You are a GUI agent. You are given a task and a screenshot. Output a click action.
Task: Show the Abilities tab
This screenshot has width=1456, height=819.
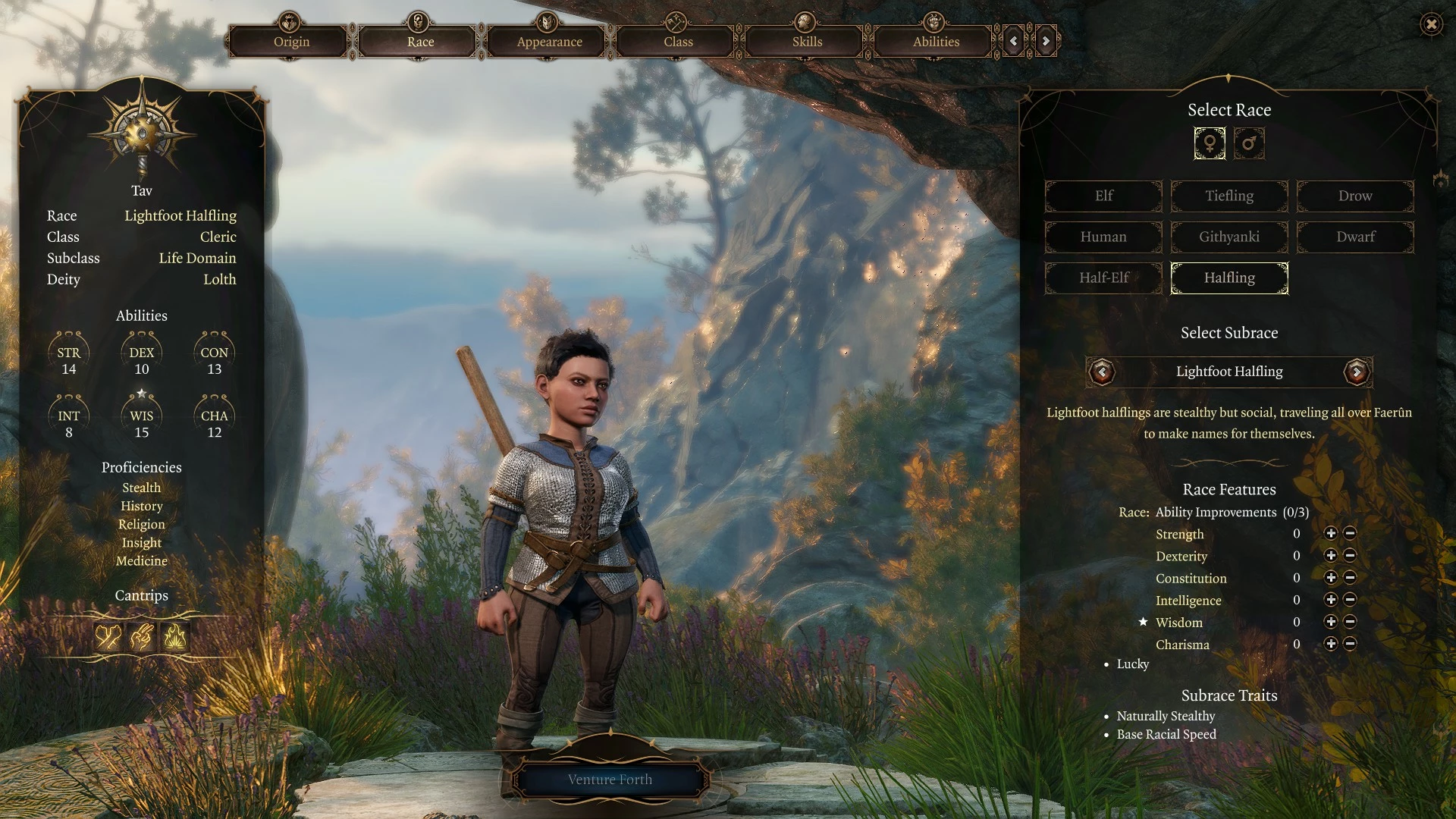tap(936, 42)
